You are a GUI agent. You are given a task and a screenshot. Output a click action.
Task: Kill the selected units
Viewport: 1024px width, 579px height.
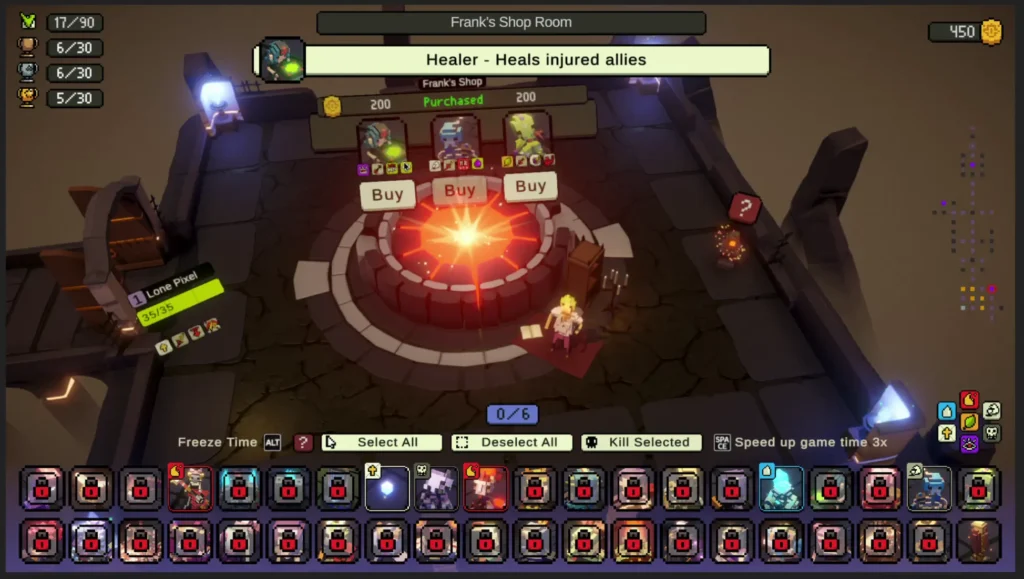click(640, 442)
